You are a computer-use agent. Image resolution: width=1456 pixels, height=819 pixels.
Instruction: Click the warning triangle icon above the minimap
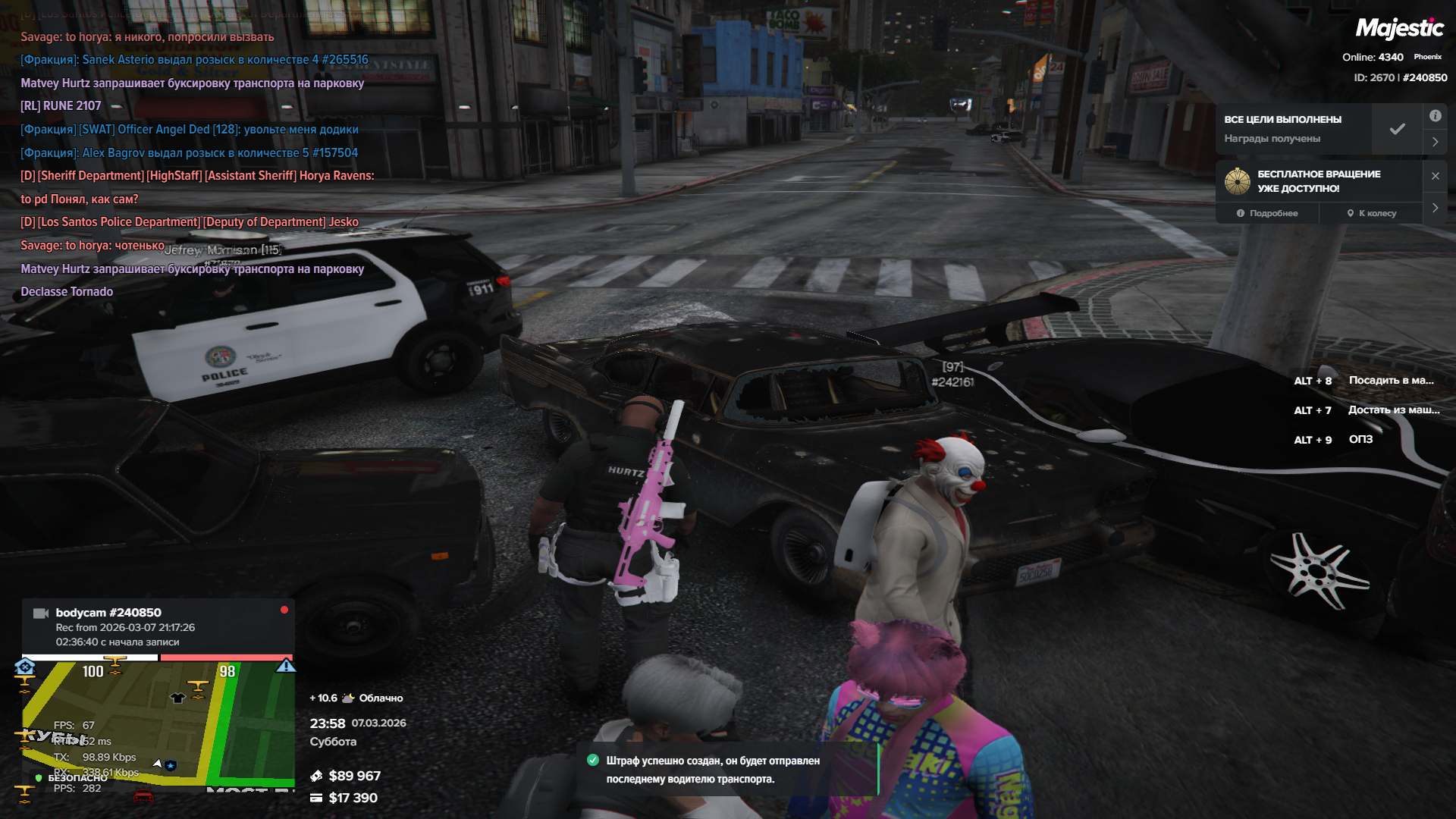click(x=286, y=666)
